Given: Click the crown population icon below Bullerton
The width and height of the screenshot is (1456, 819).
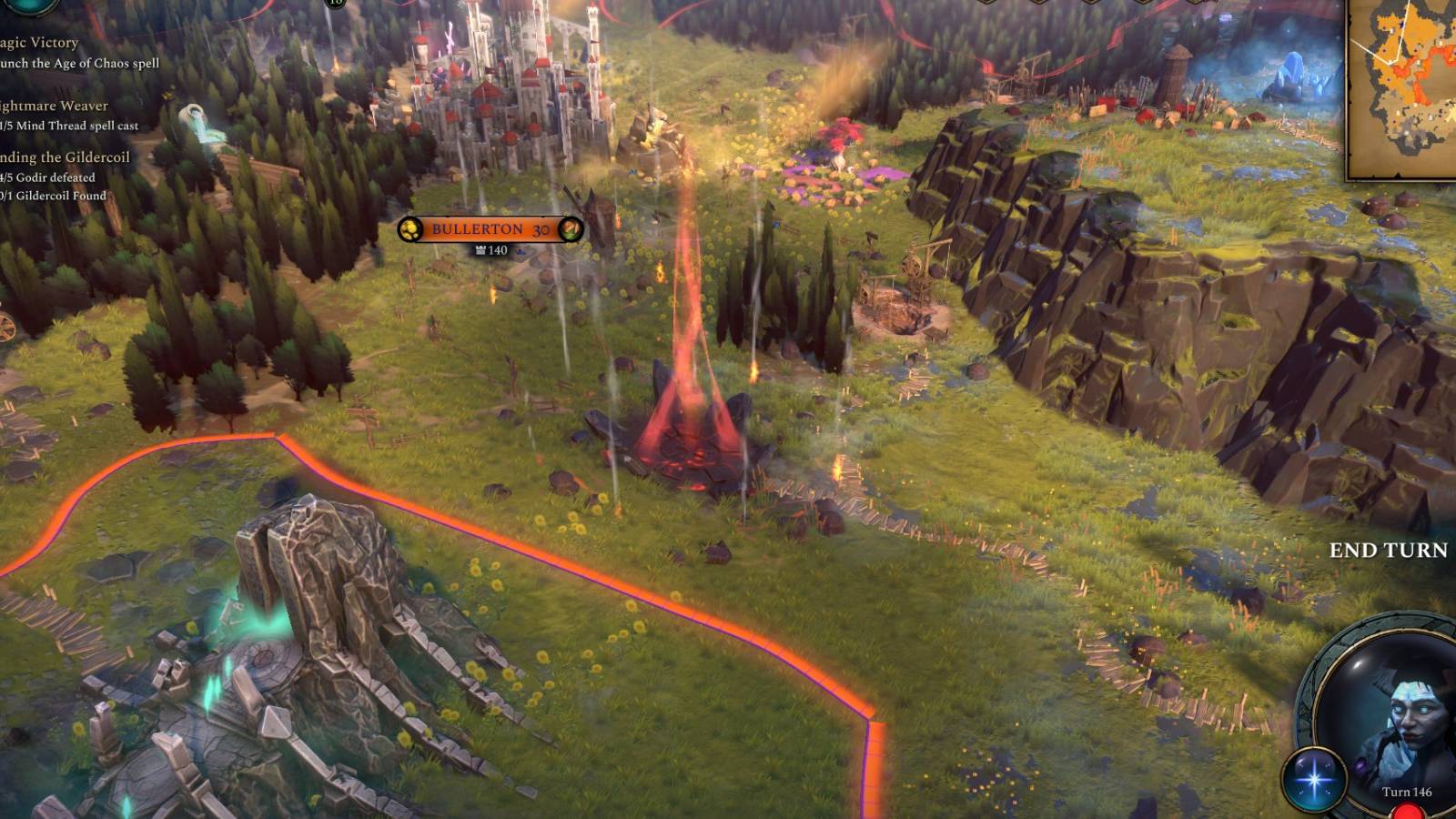Looking at the screenshot, I should pos(480,251).
